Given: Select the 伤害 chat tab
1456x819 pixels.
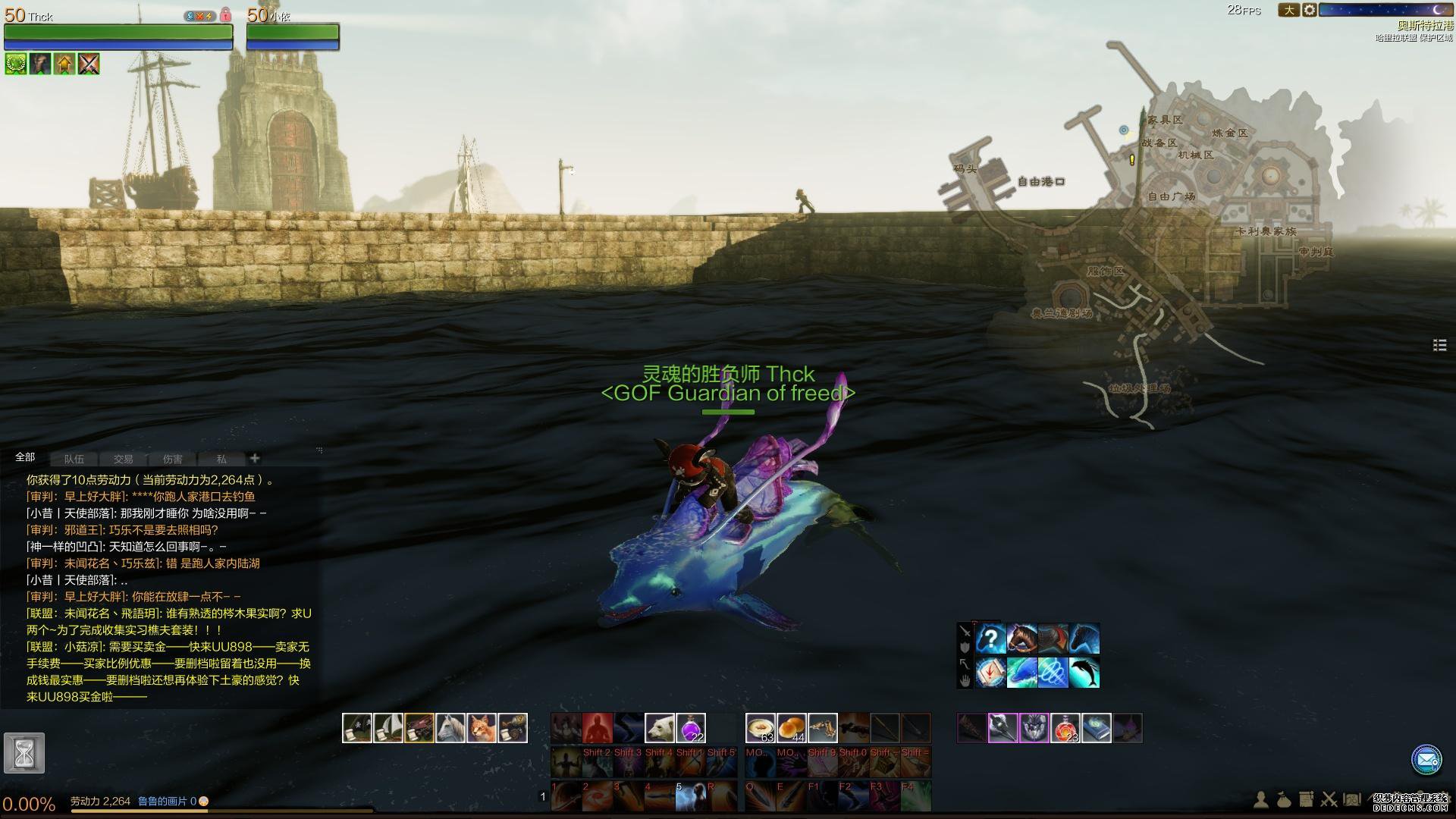Looking at the screenshot, I should pyautogui.click(x=172, y=459).
